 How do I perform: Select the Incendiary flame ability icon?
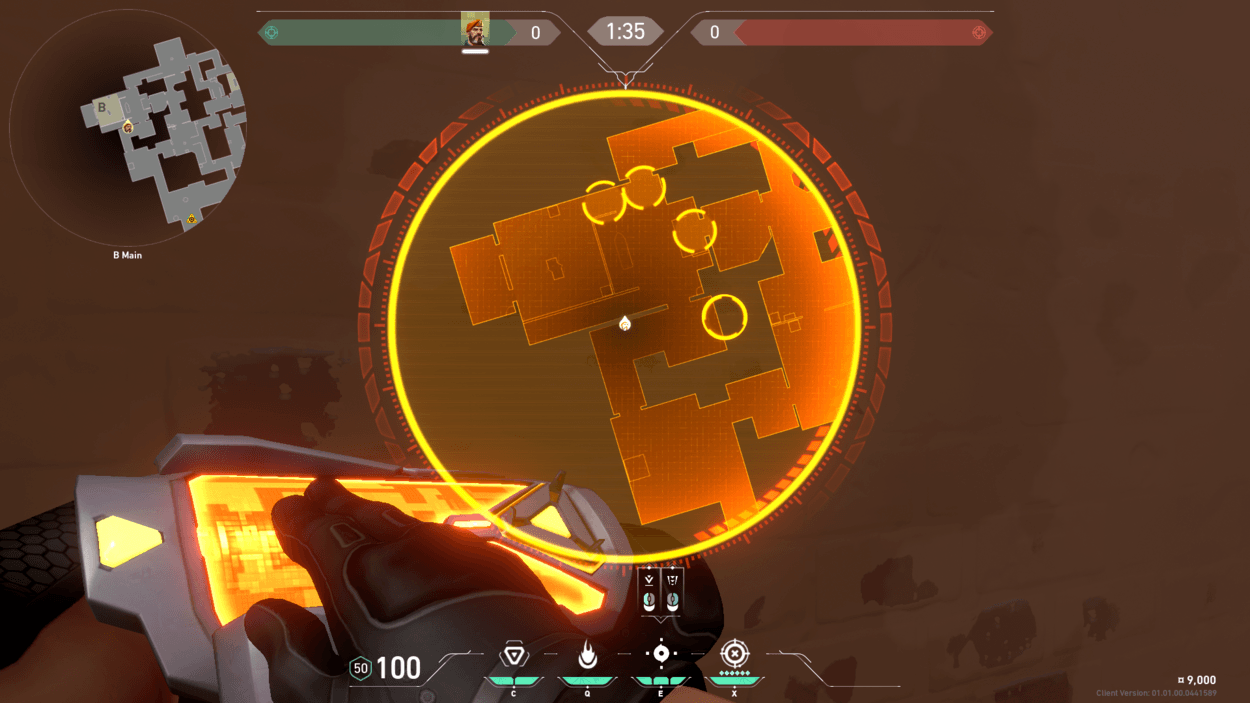587,655
